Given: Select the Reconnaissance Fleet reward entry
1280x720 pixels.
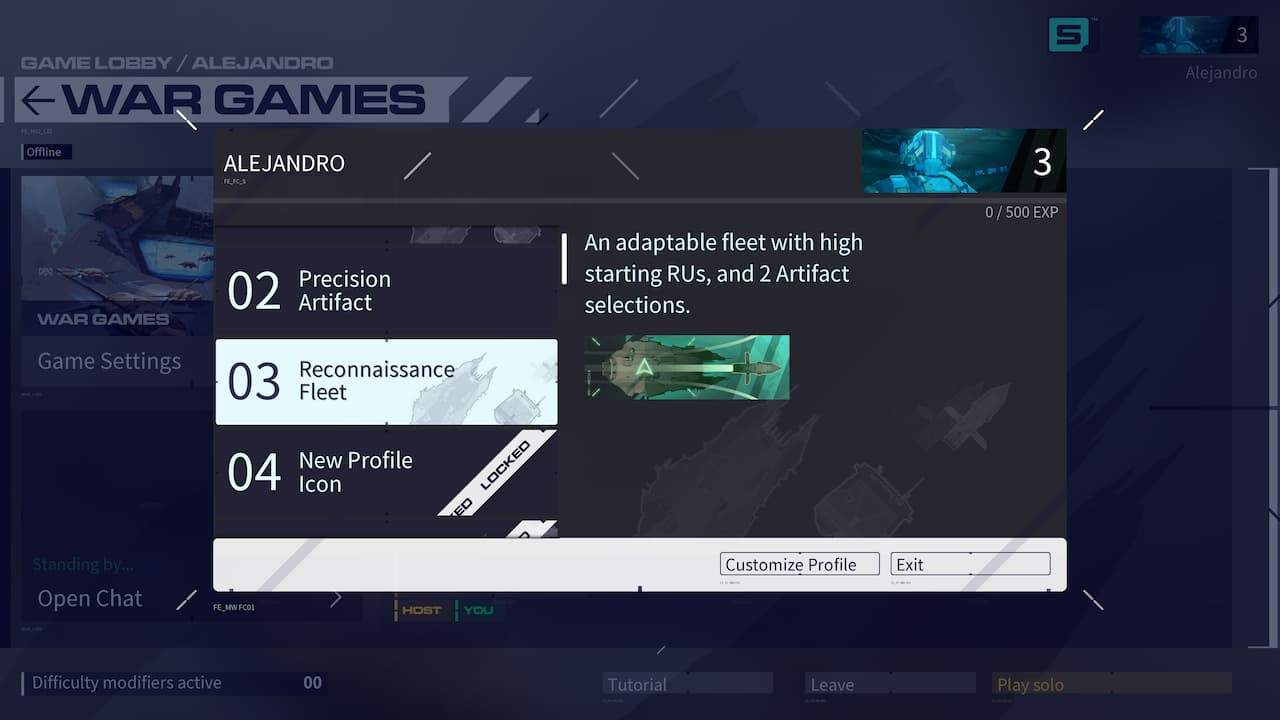Looking at the screenshot, I should pos(386,382).
